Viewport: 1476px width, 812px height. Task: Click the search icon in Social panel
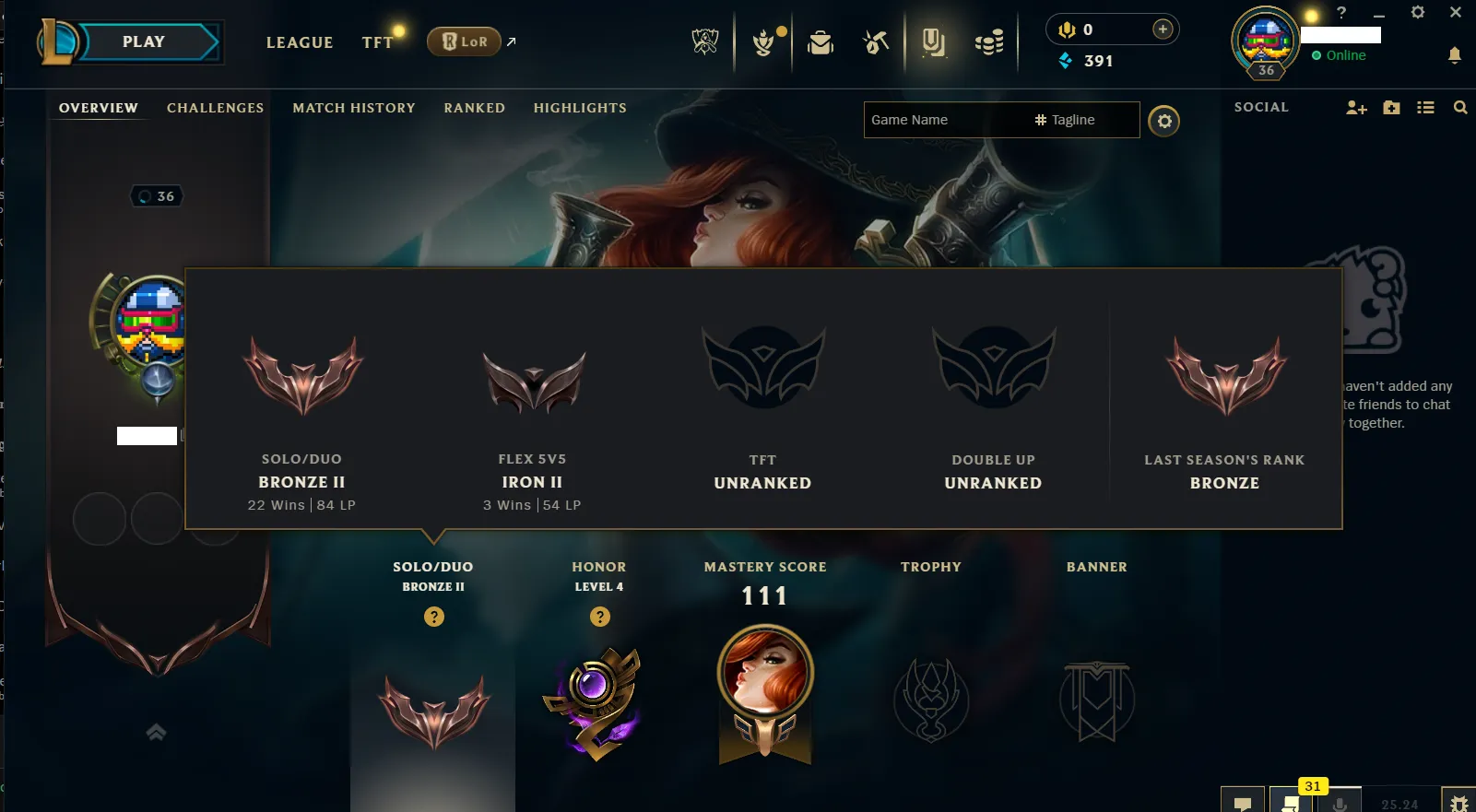tap(1460, 108)
